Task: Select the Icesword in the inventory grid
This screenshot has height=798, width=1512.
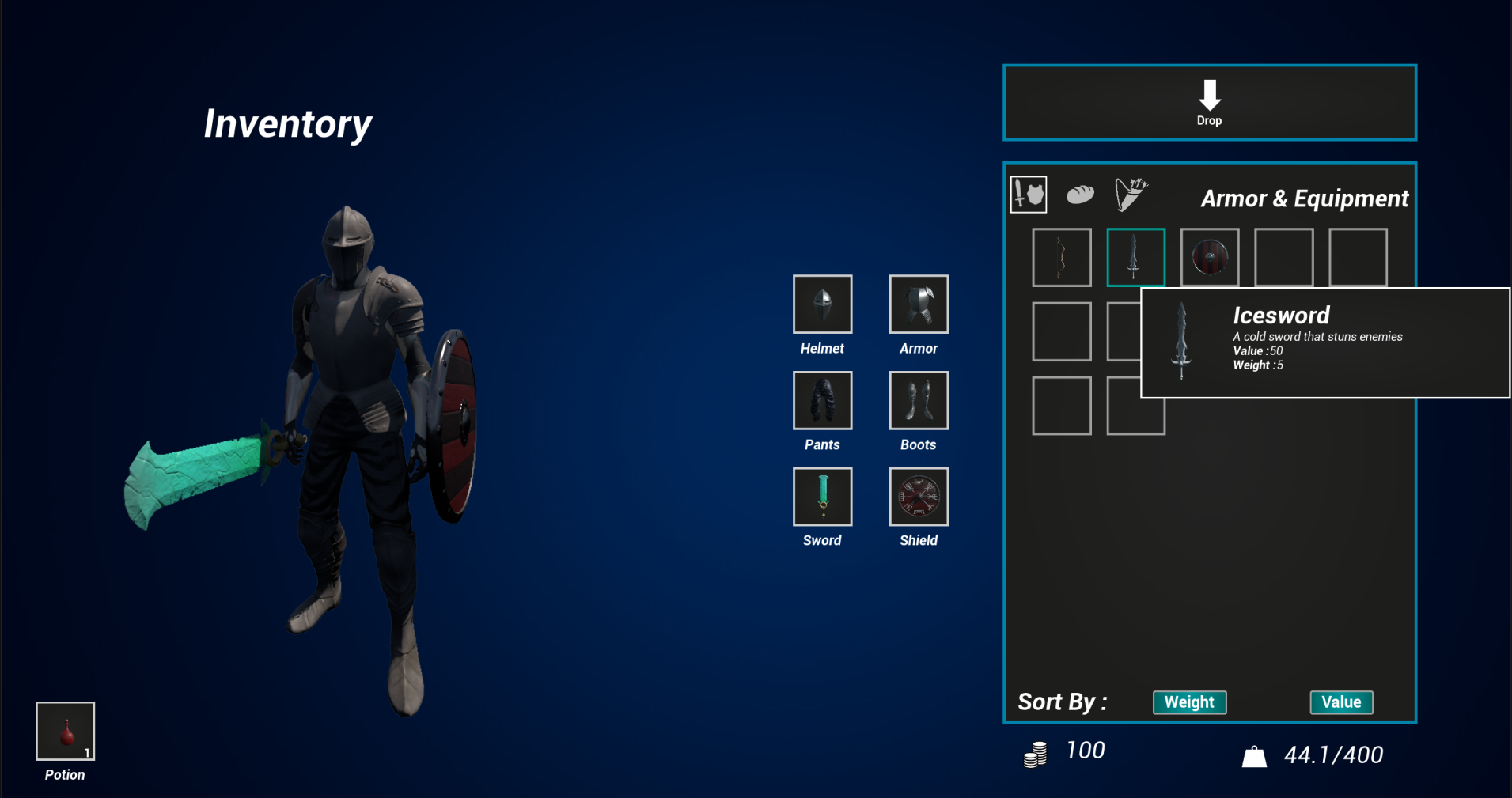Action: [x=1135, y=256]
